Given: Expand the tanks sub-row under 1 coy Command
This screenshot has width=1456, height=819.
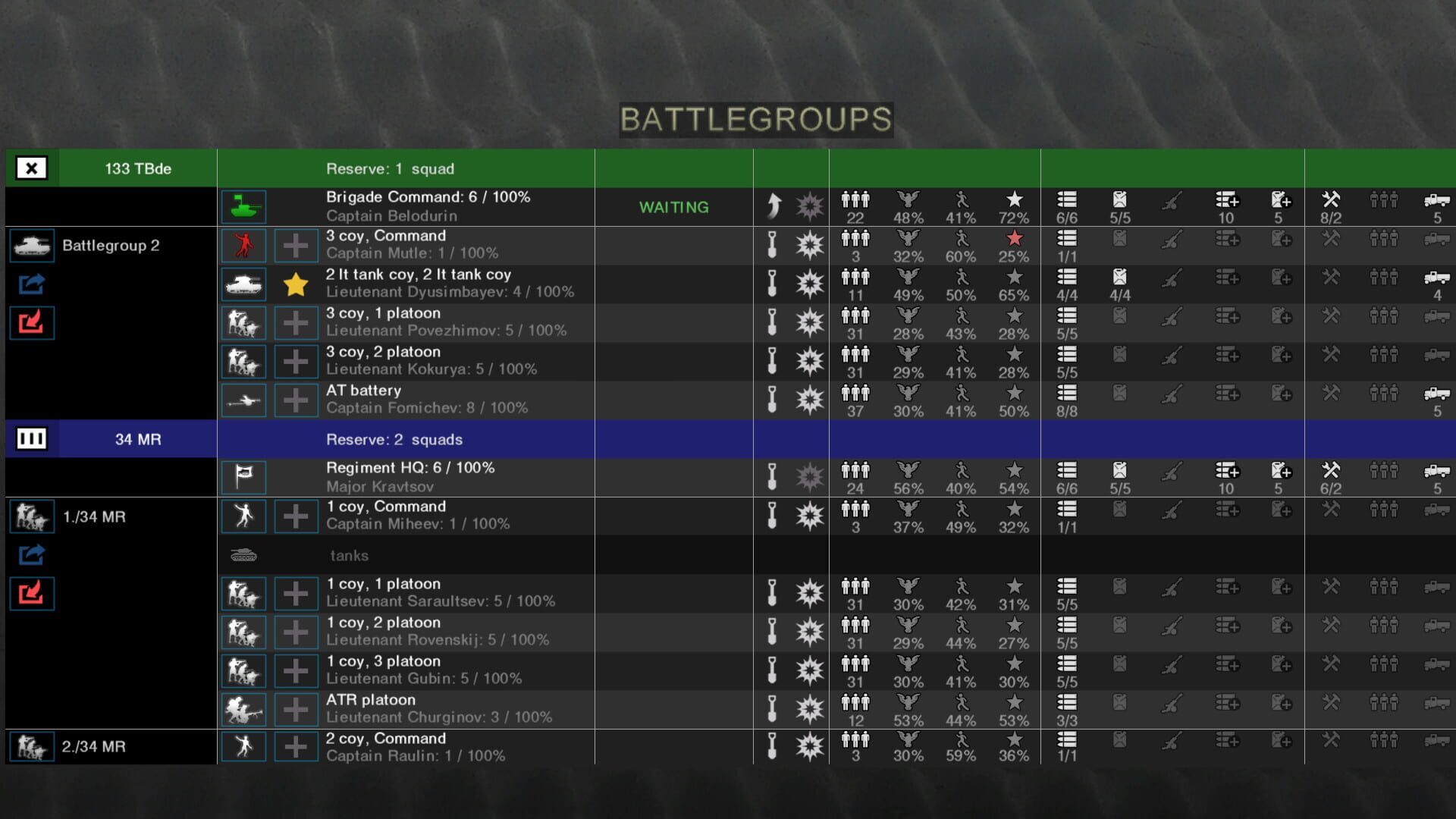Looking at the screenshot, I should 243,555.
